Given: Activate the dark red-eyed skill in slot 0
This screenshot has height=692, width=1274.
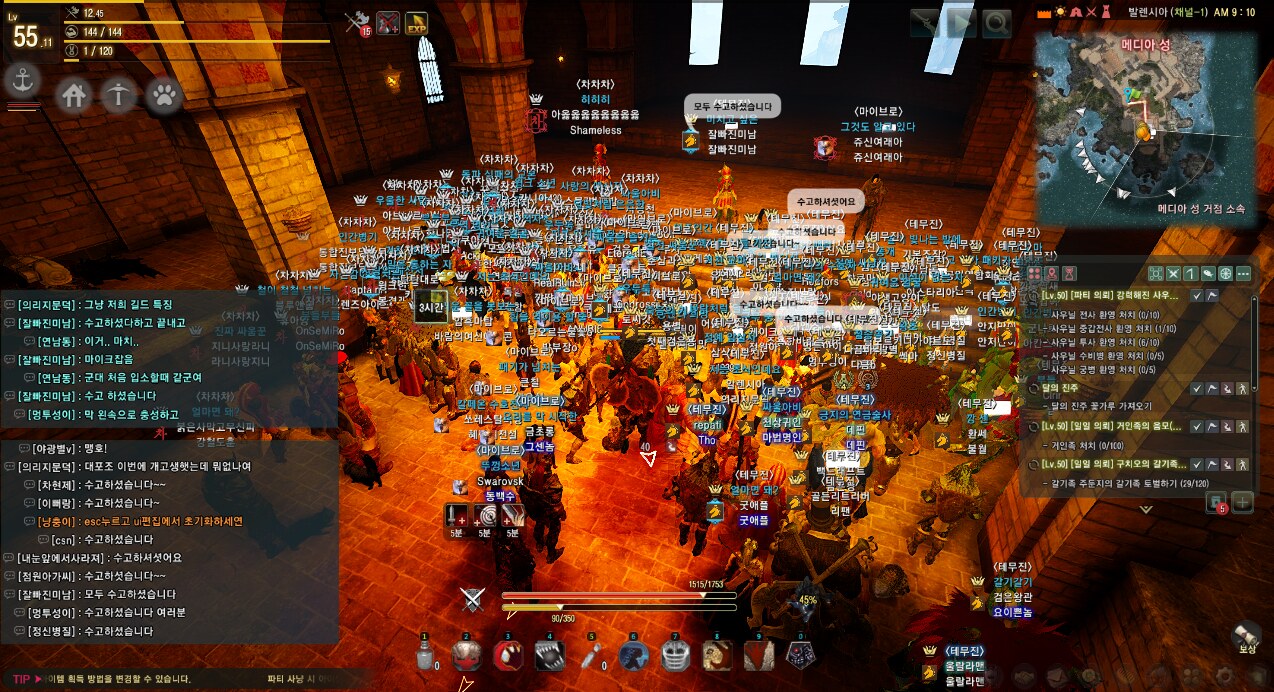Looking at the screenshot, I should tap(800, 656).
